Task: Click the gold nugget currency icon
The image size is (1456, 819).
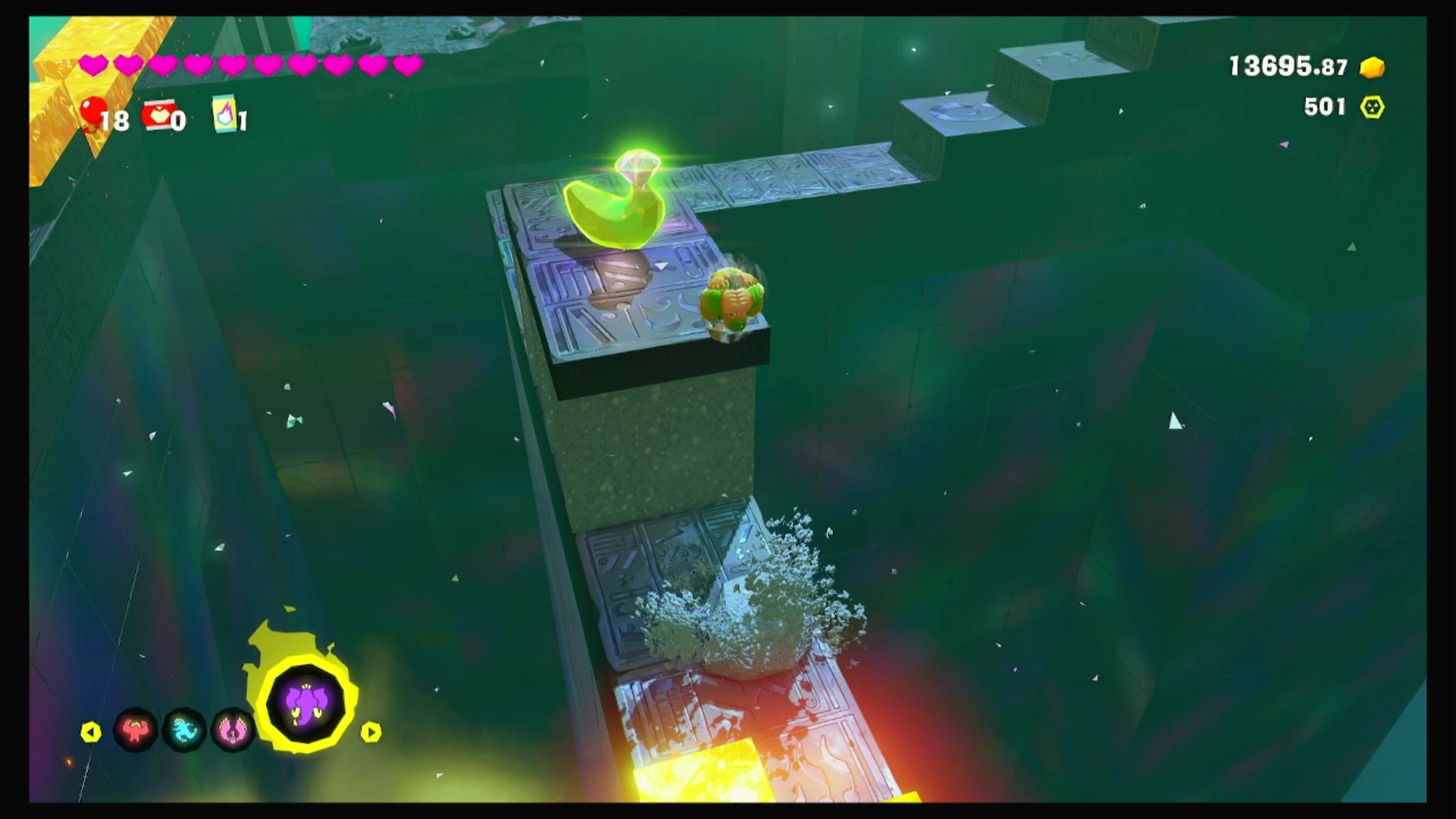Action: 1372,68
